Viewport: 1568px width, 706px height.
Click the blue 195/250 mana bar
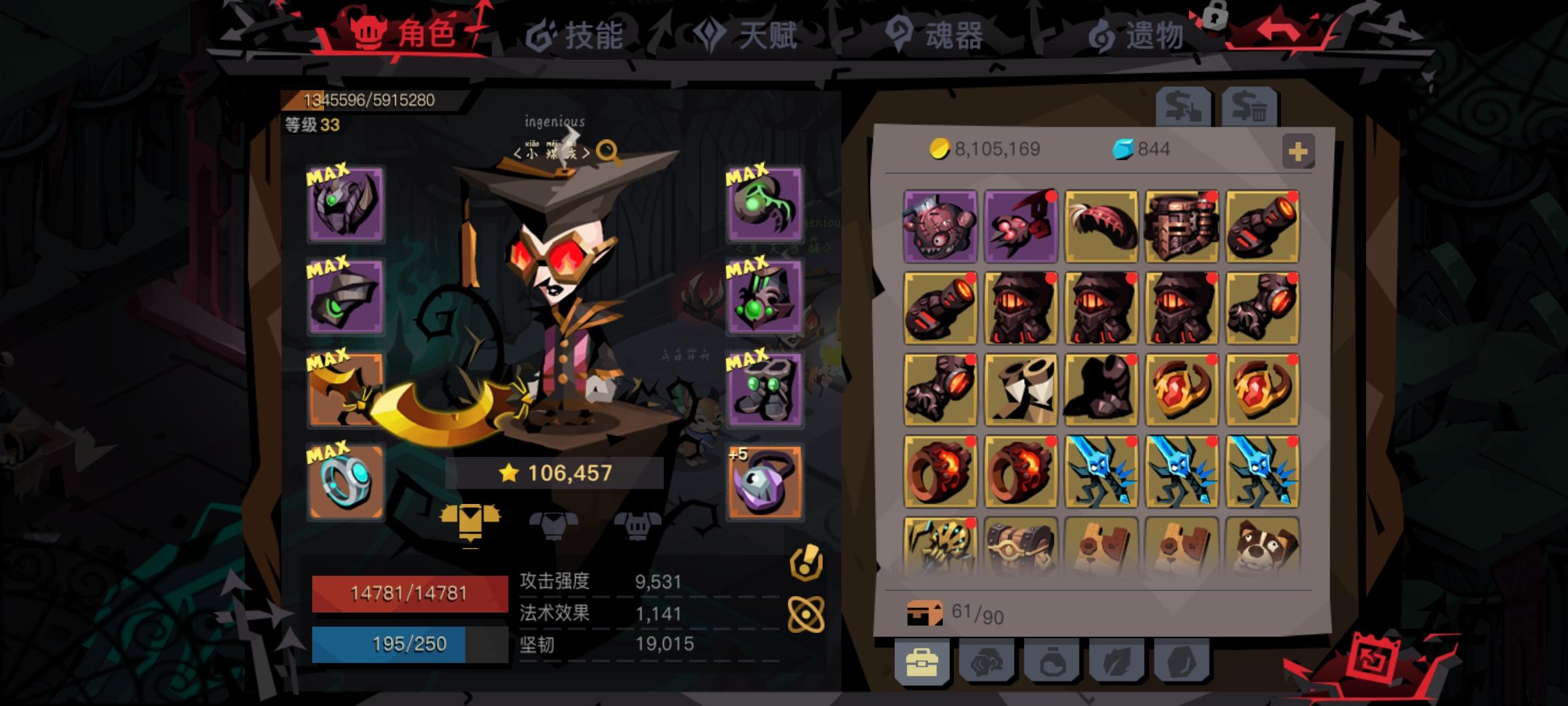[x=409, y=644]
